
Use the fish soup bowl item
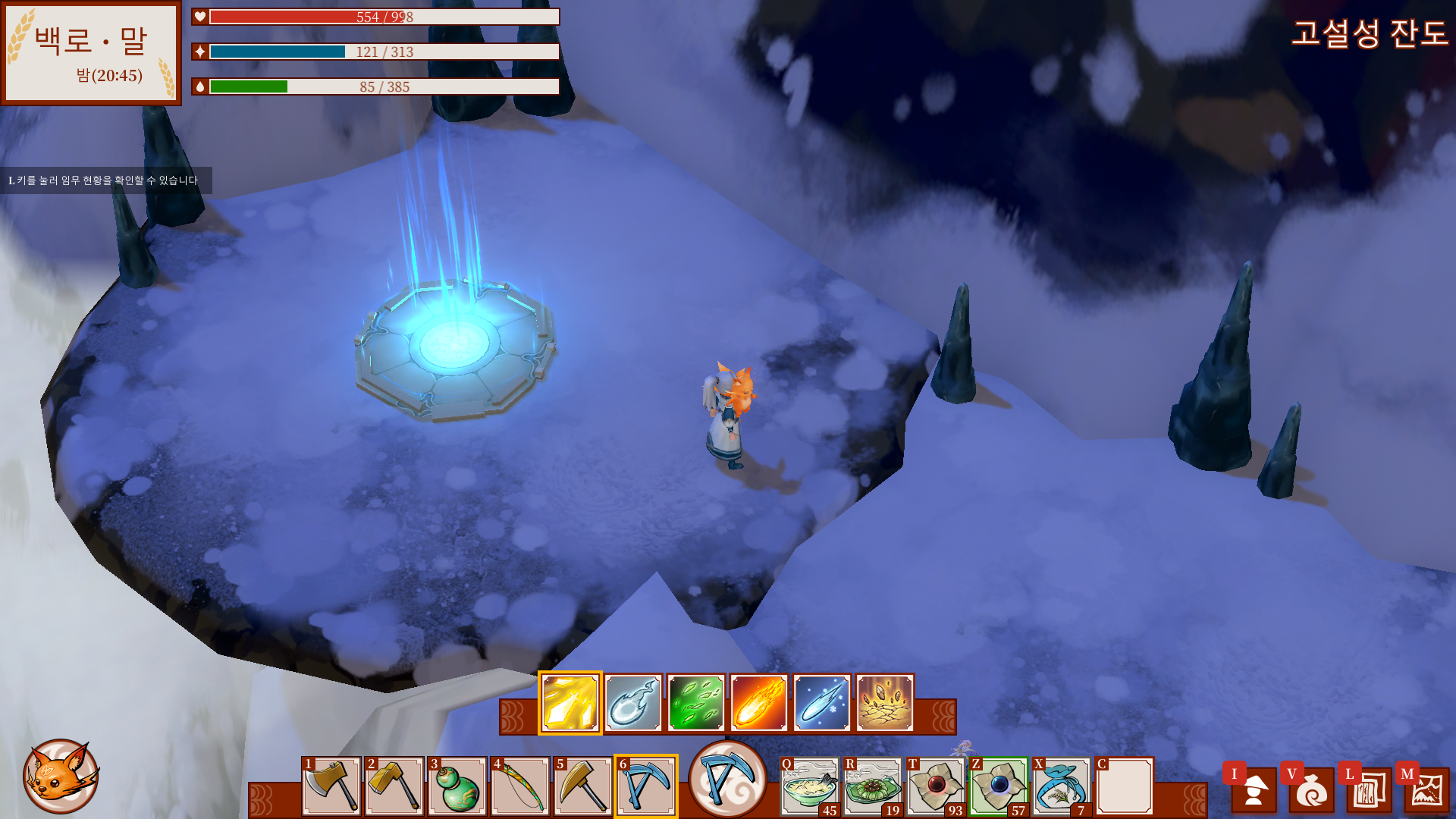(810, 786)
